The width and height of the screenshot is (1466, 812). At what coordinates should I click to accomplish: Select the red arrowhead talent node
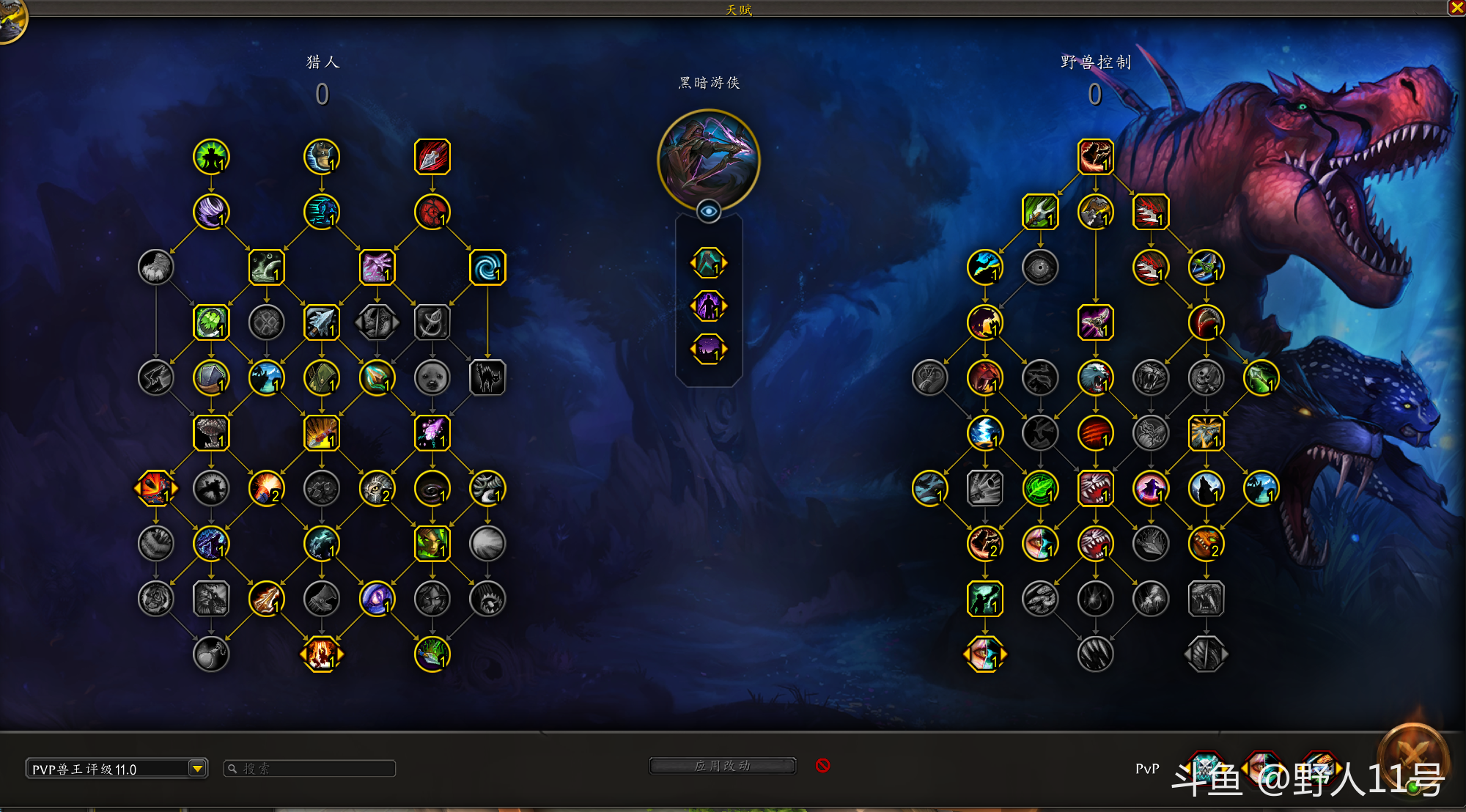432,157
